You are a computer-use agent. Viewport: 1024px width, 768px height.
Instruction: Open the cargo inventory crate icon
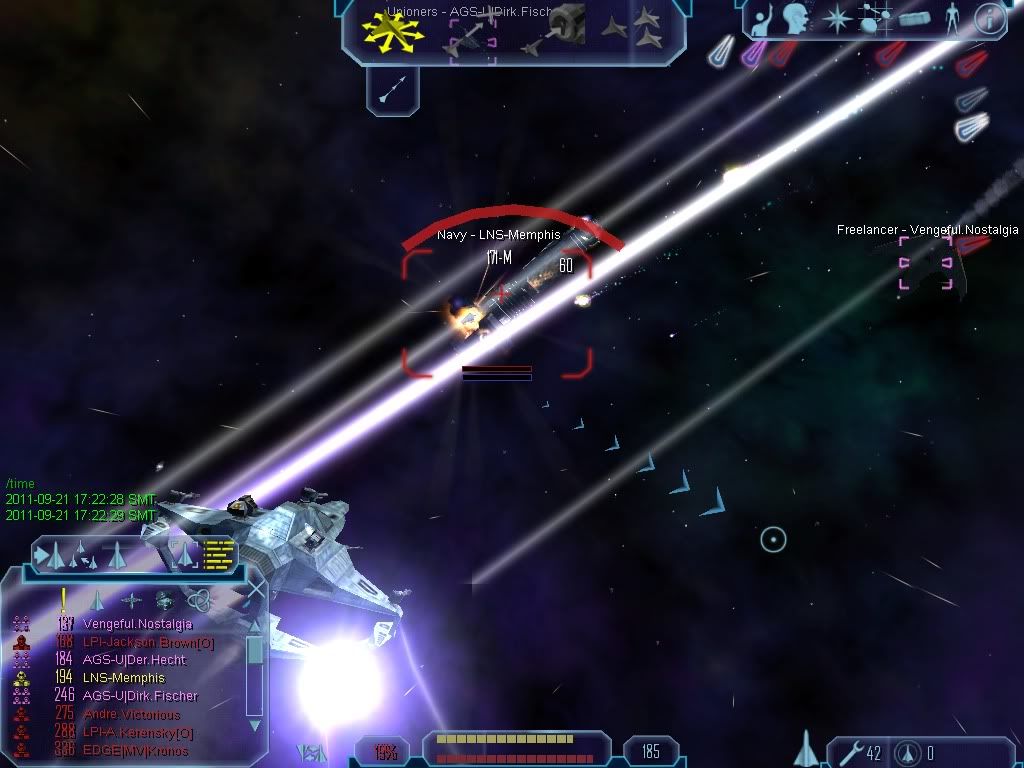[913, 19]
